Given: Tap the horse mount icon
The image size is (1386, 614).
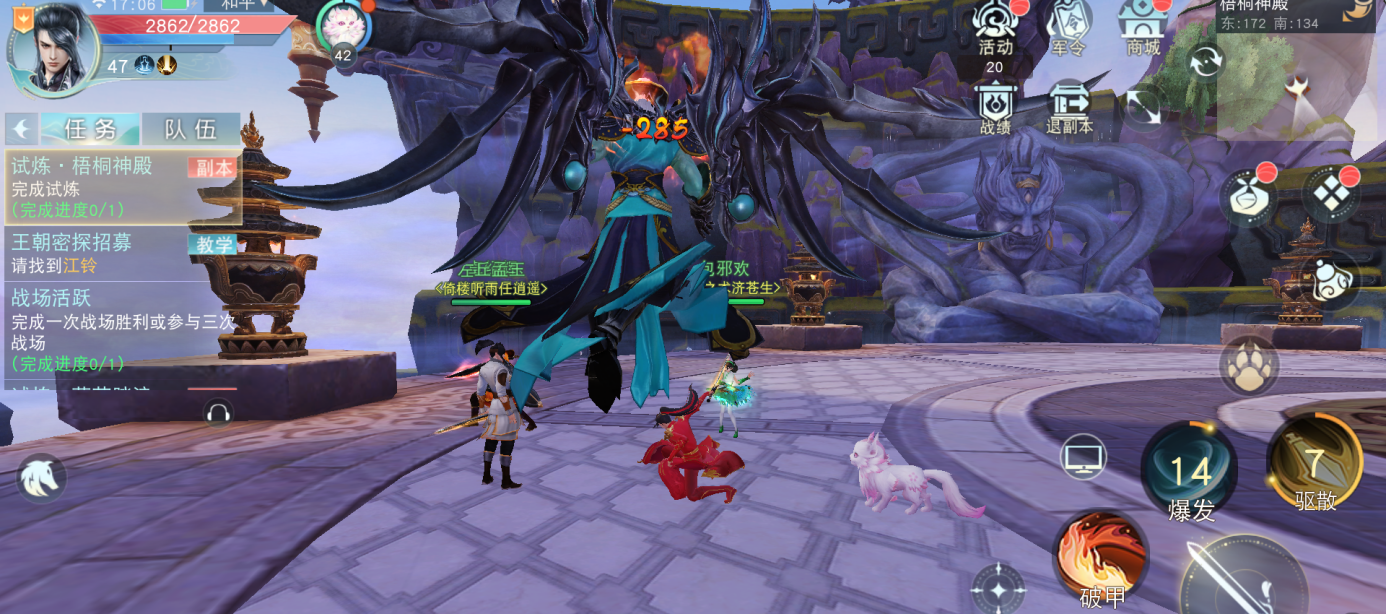Looking at the screenshot, I should pos(41,478).
